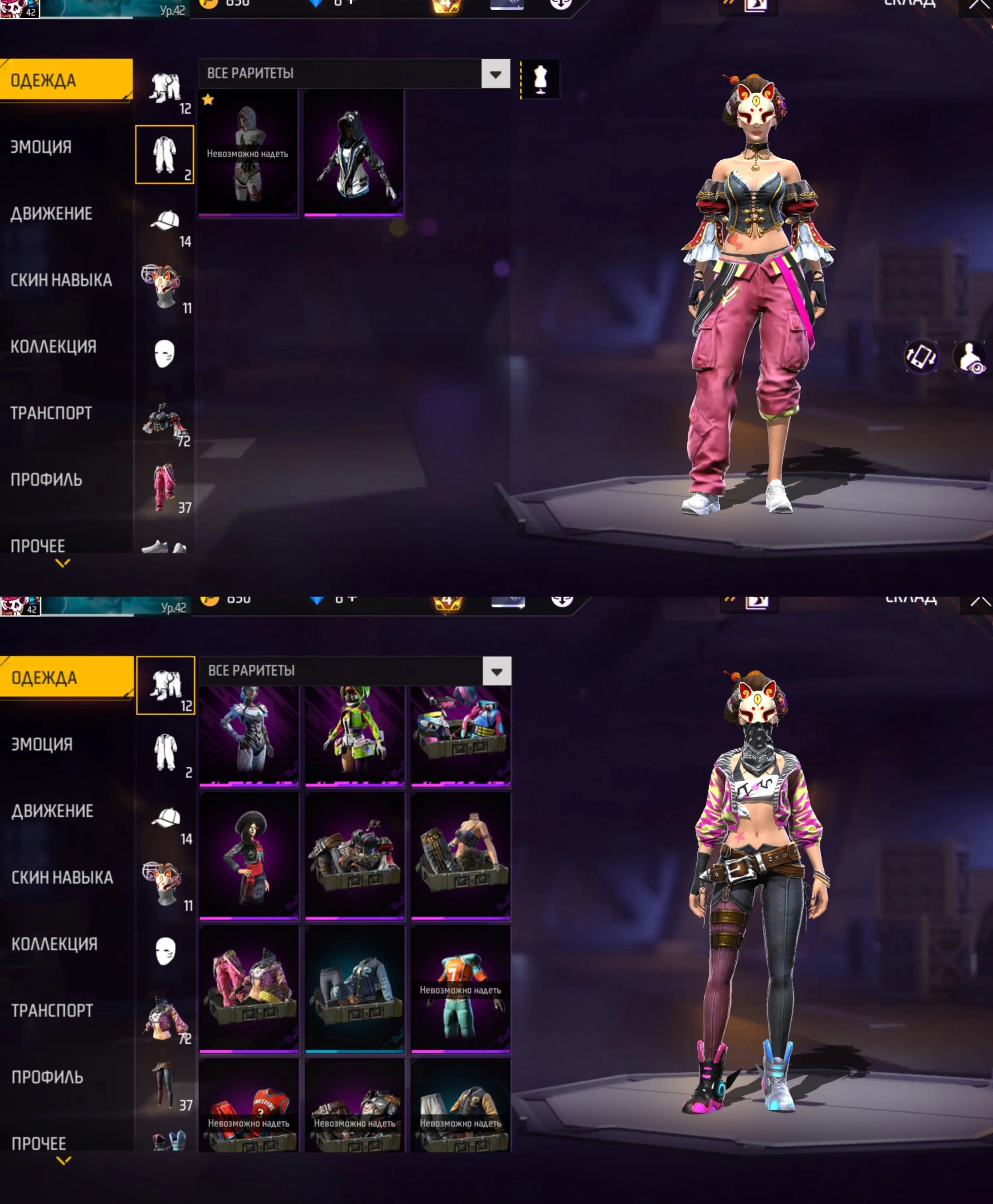Switch to the ЭМОЦИЯ tab
Viewport: 993px width, 1204px height.
point(40,147)
